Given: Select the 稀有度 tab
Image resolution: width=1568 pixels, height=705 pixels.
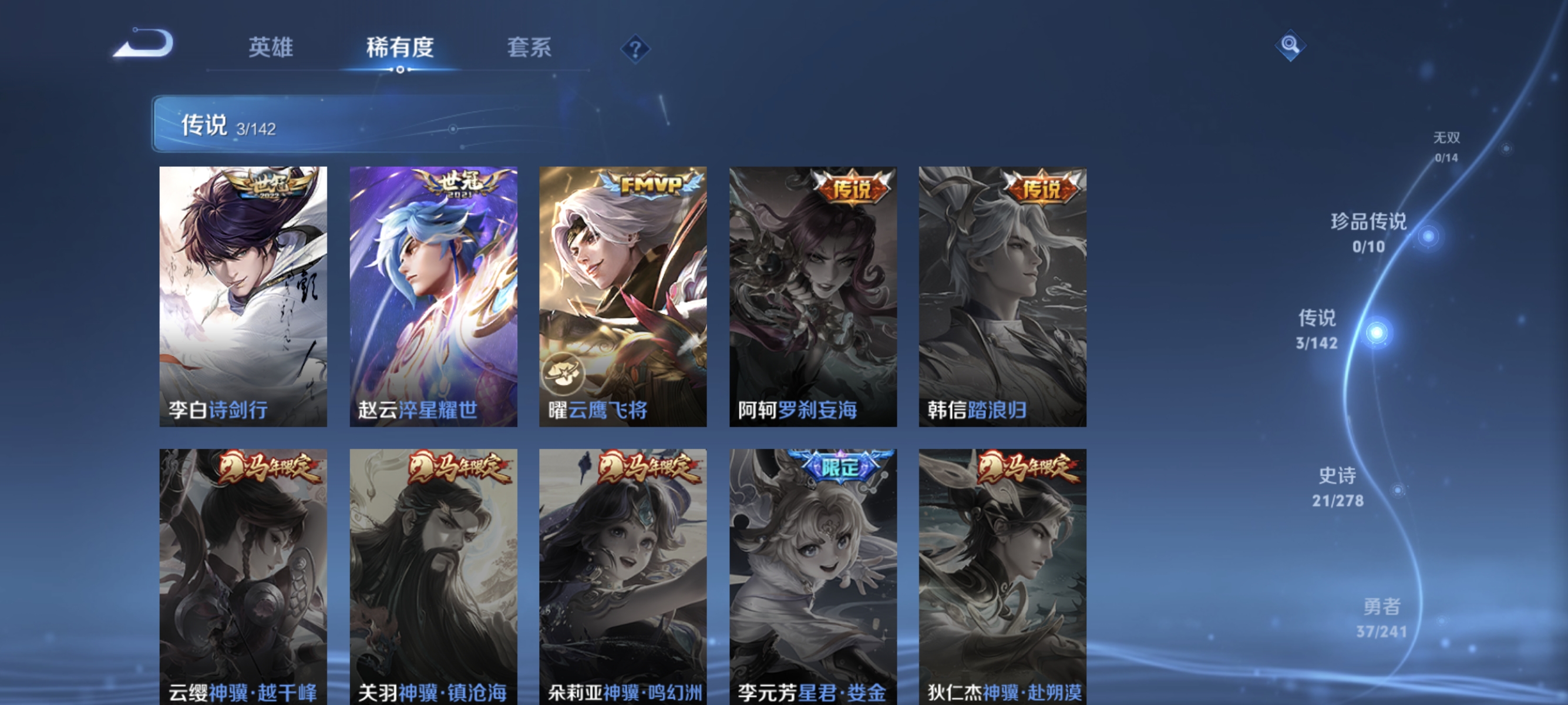Looking at the screenshot, I should tap(401, 48).
